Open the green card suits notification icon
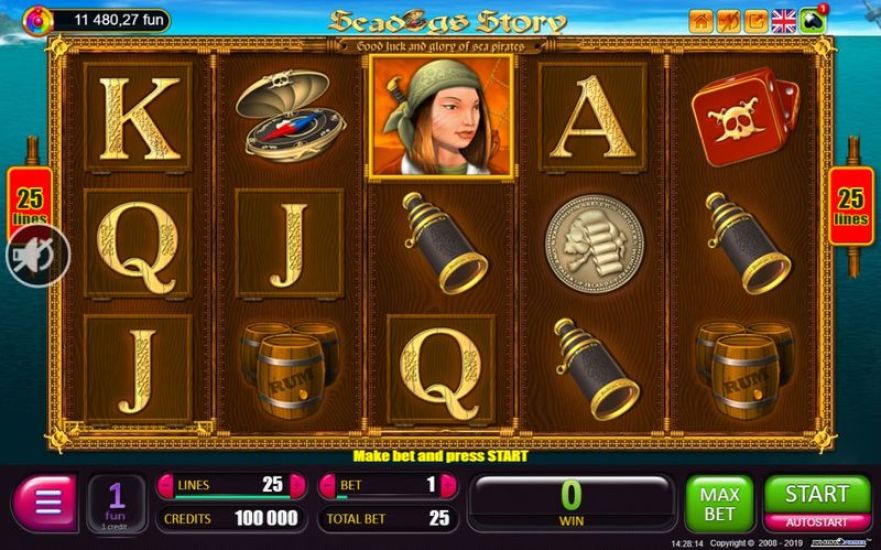The width and height of the screenshot is (881, 550). pos(812,20)
